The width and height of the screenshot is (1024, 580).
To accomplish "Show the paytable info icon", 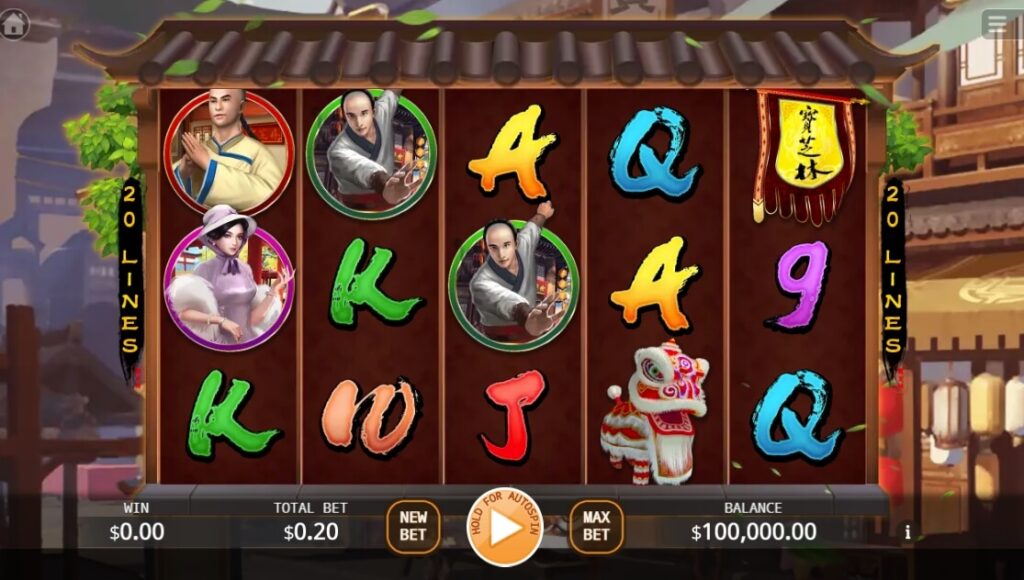I will point(908,533).
